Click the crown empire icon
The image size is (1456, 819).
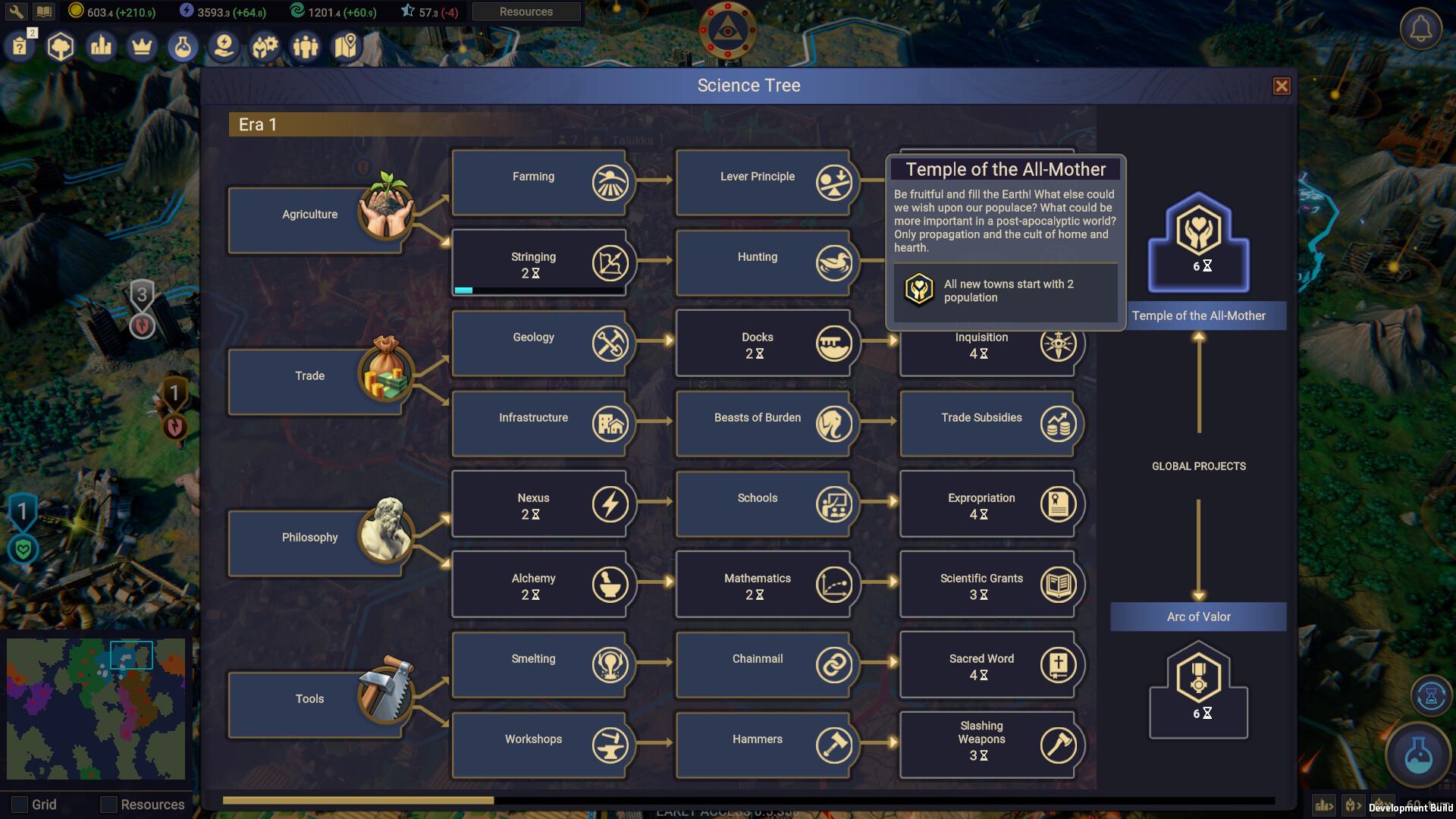click(142, 46)
